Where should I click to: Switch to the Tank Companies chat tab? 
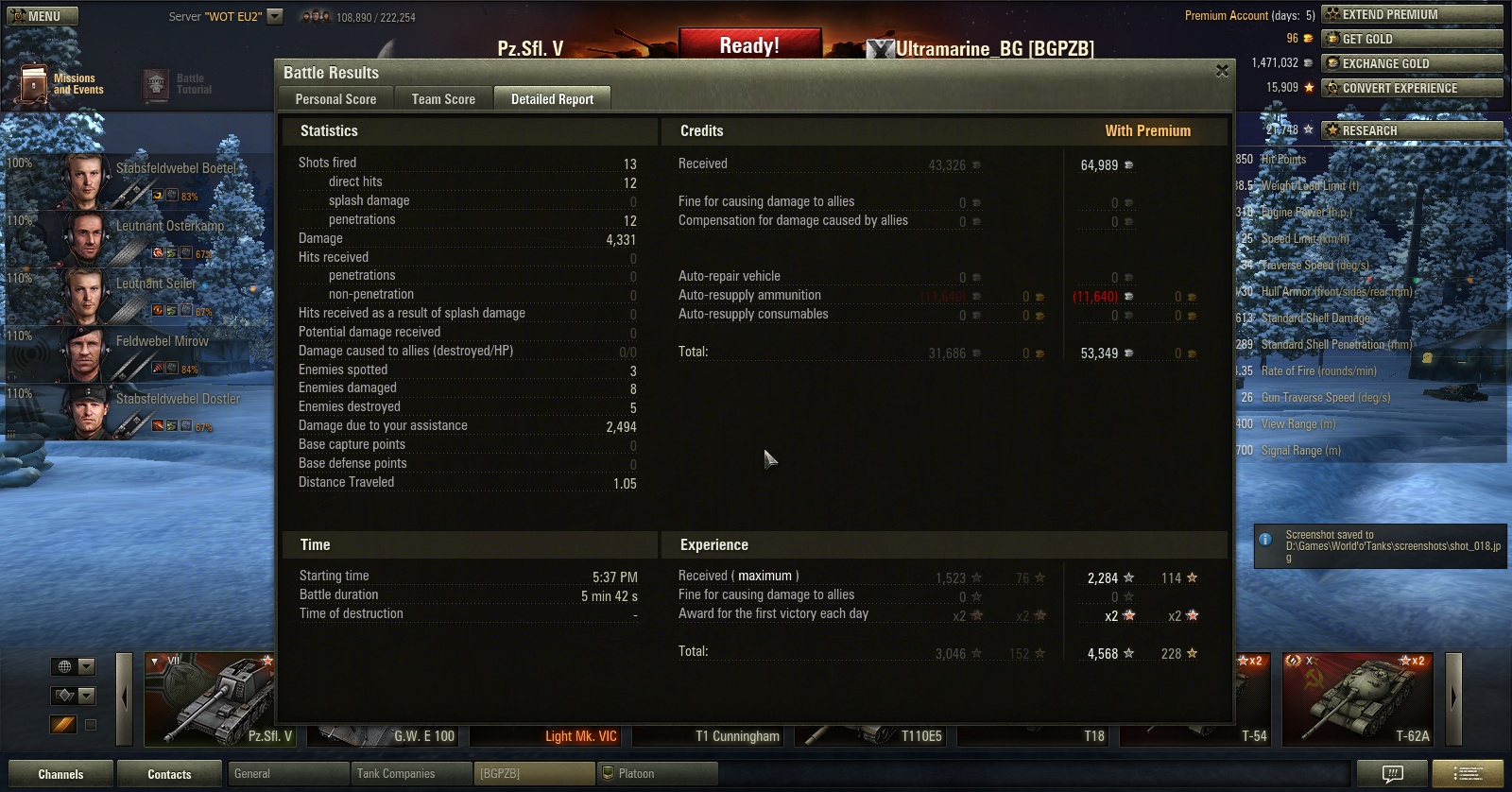[410, 774]
